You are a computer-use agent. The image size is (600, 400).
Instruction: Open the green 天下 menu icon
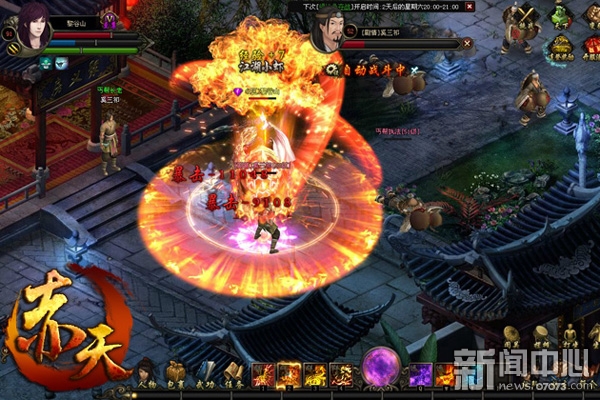tap(562, 15)
